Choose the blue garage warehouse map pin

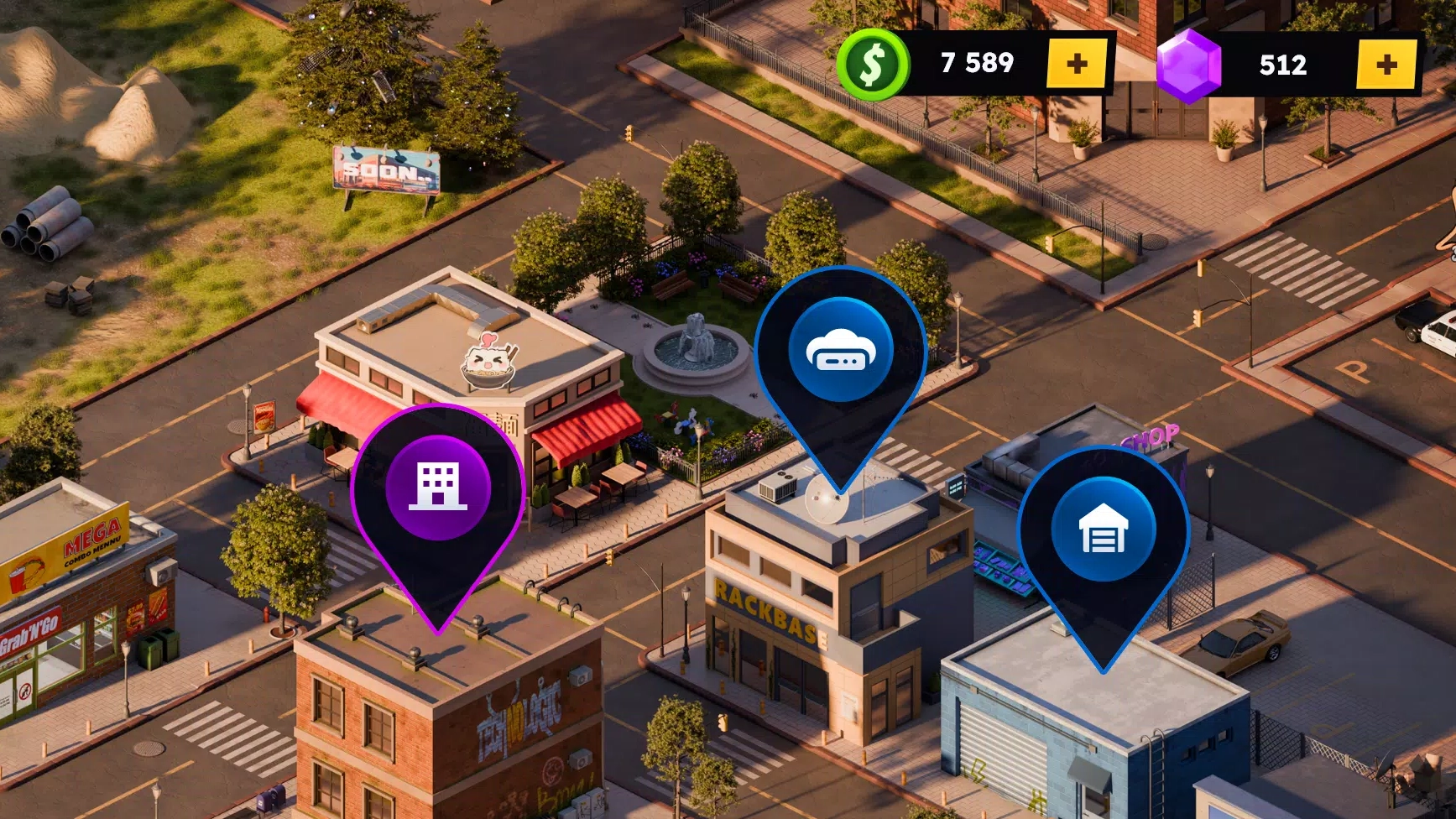1103,529
